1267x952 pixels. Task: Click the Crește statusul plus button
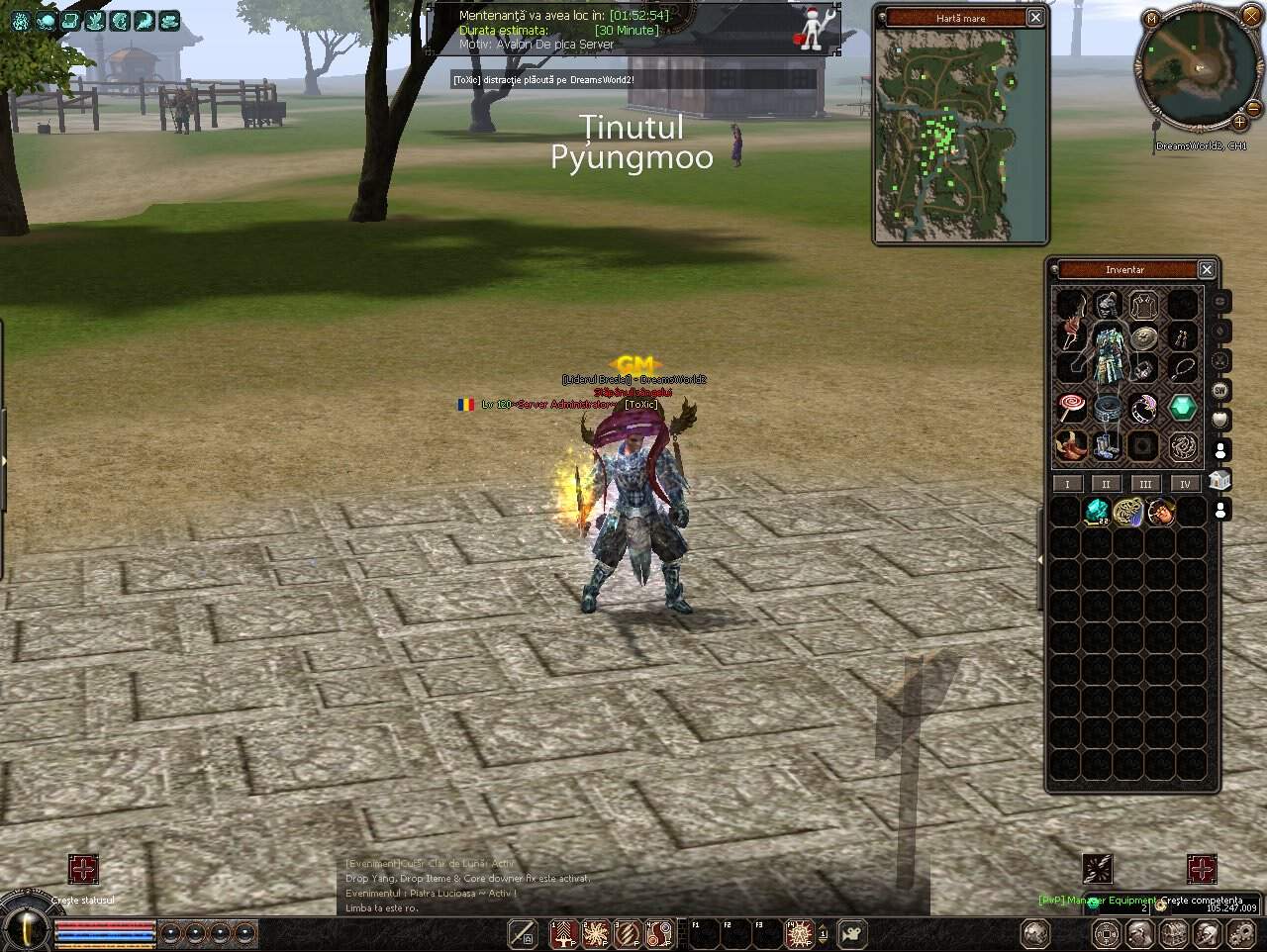83,869
